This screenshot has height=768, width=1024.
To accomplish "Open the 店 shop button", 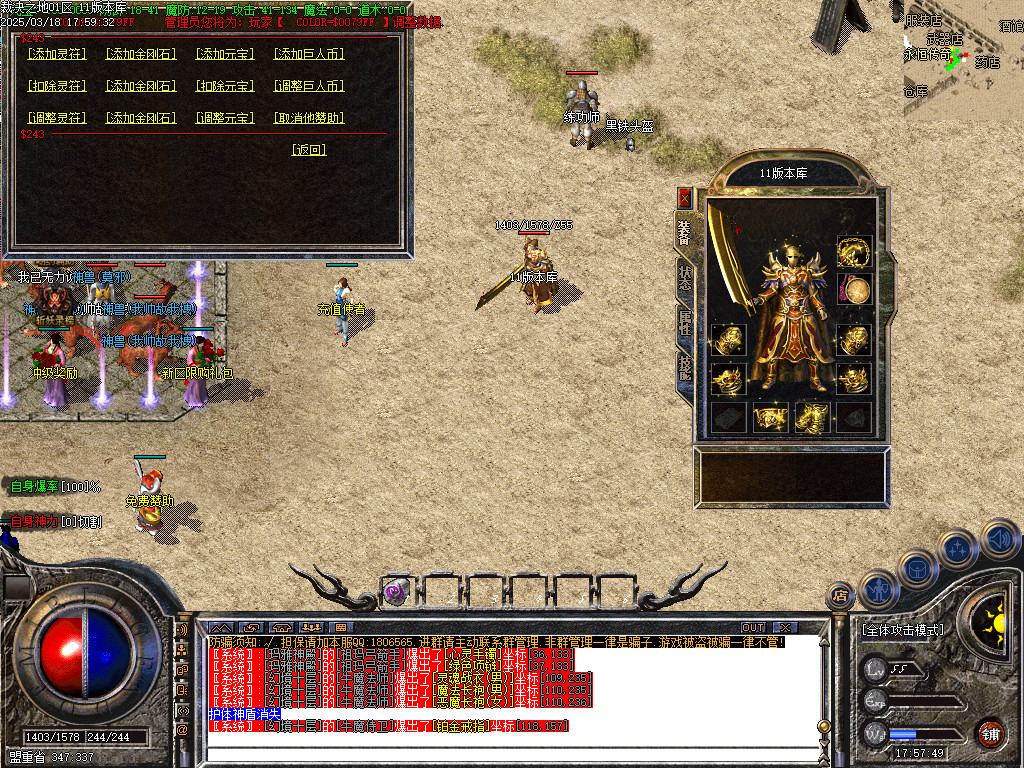I will click(x=840, y=596).
